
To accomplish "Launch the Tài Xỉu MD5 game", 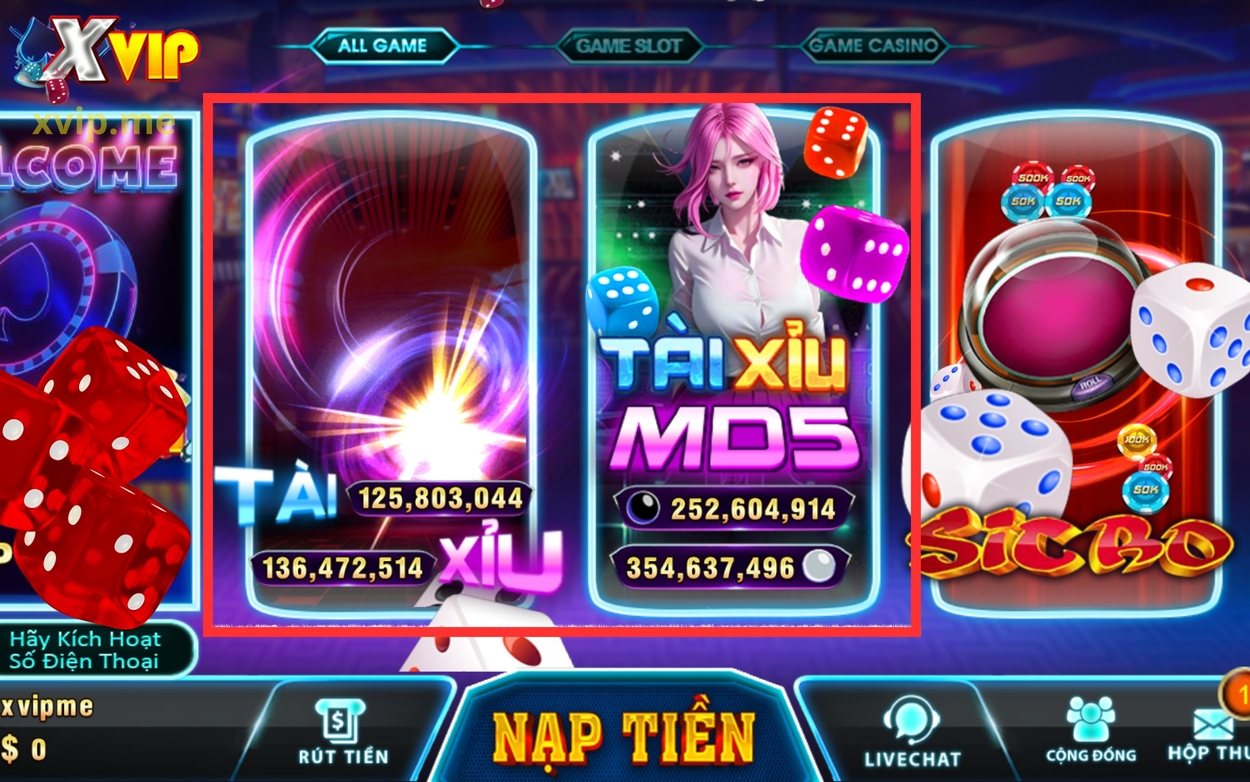I will pos(734,360).
